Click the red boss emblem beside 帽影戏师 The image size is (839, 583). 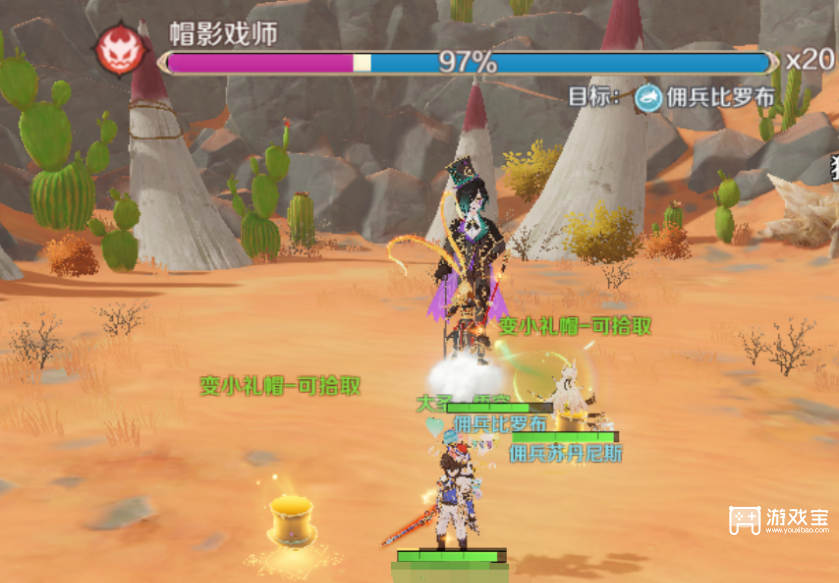pyautogui.click(x=119, y=51)
